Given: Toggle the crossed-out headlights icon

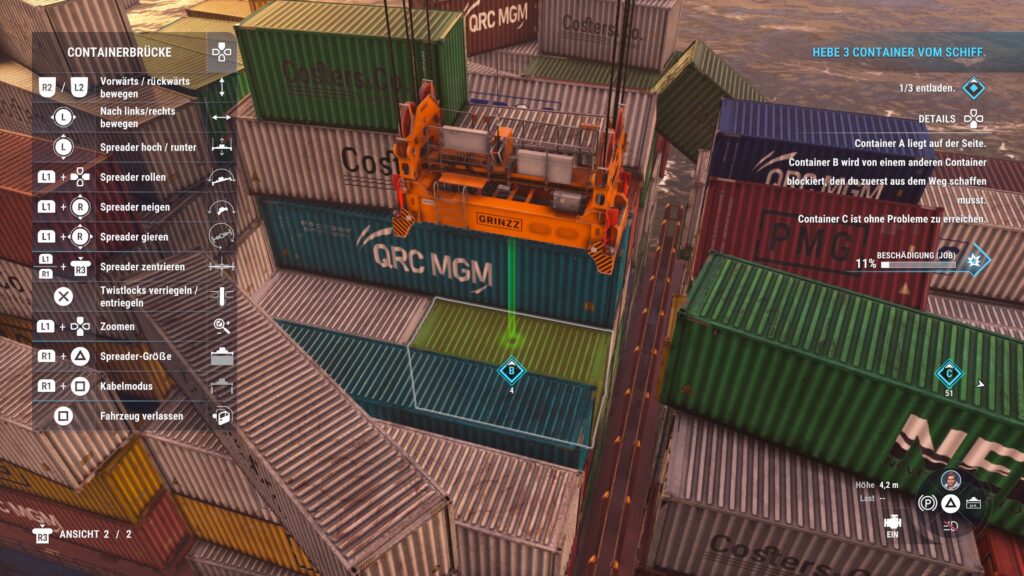Looking at the screenshot, I should click(x=951, y=524).
